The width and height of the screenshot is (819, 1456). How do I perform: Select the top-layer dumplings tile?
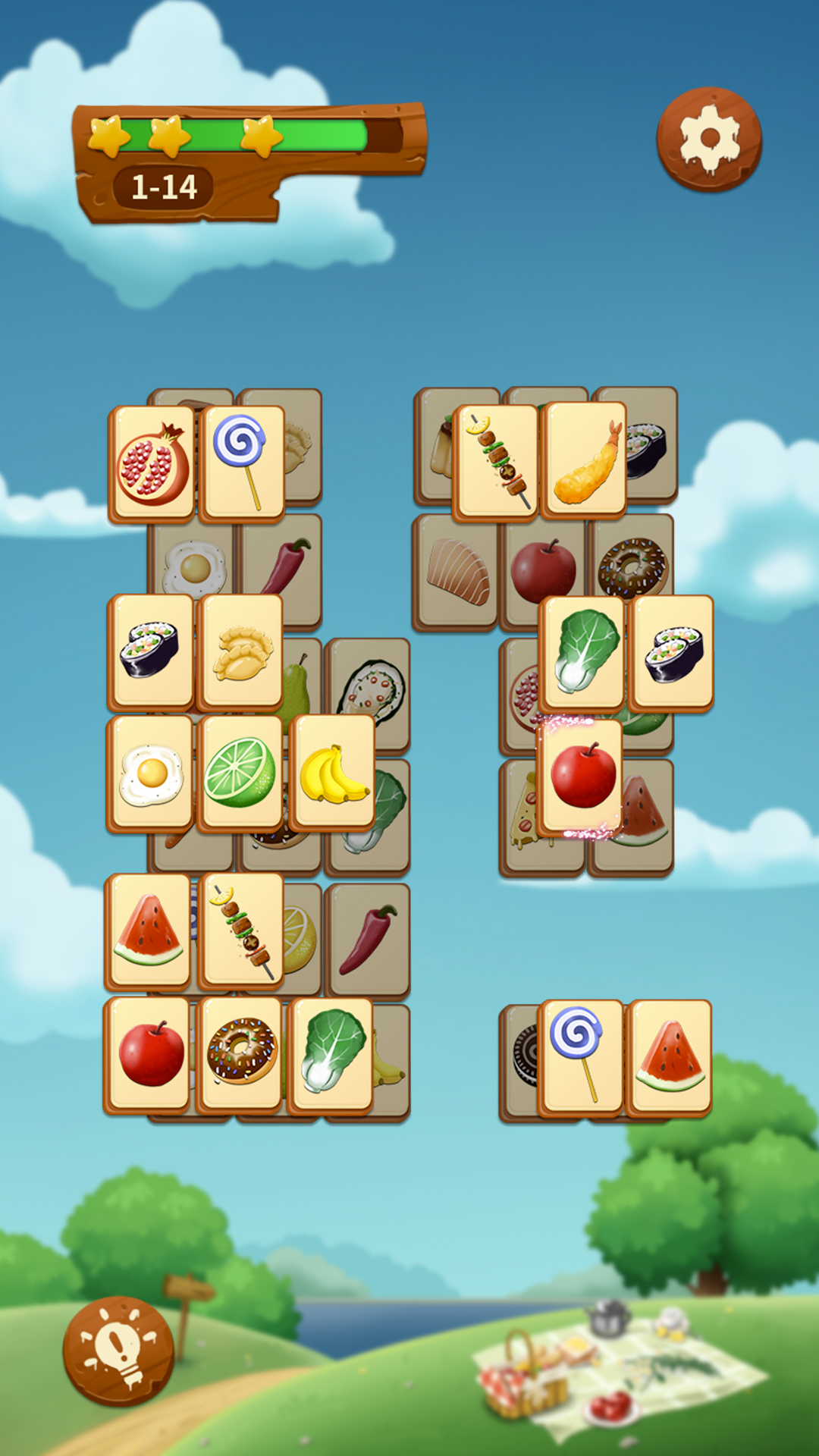click(241, 653)
